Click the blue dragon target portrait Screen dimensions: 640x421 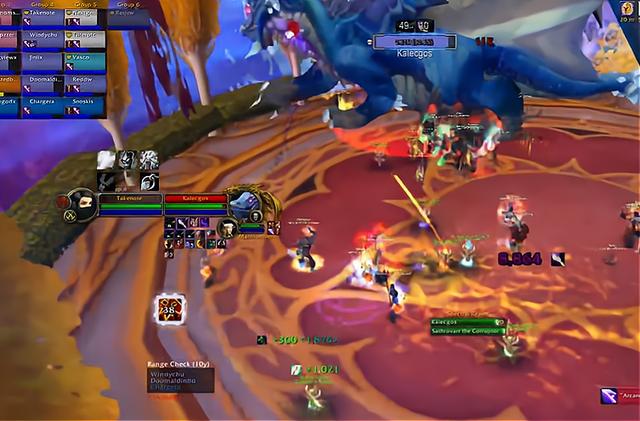point(243,203)
